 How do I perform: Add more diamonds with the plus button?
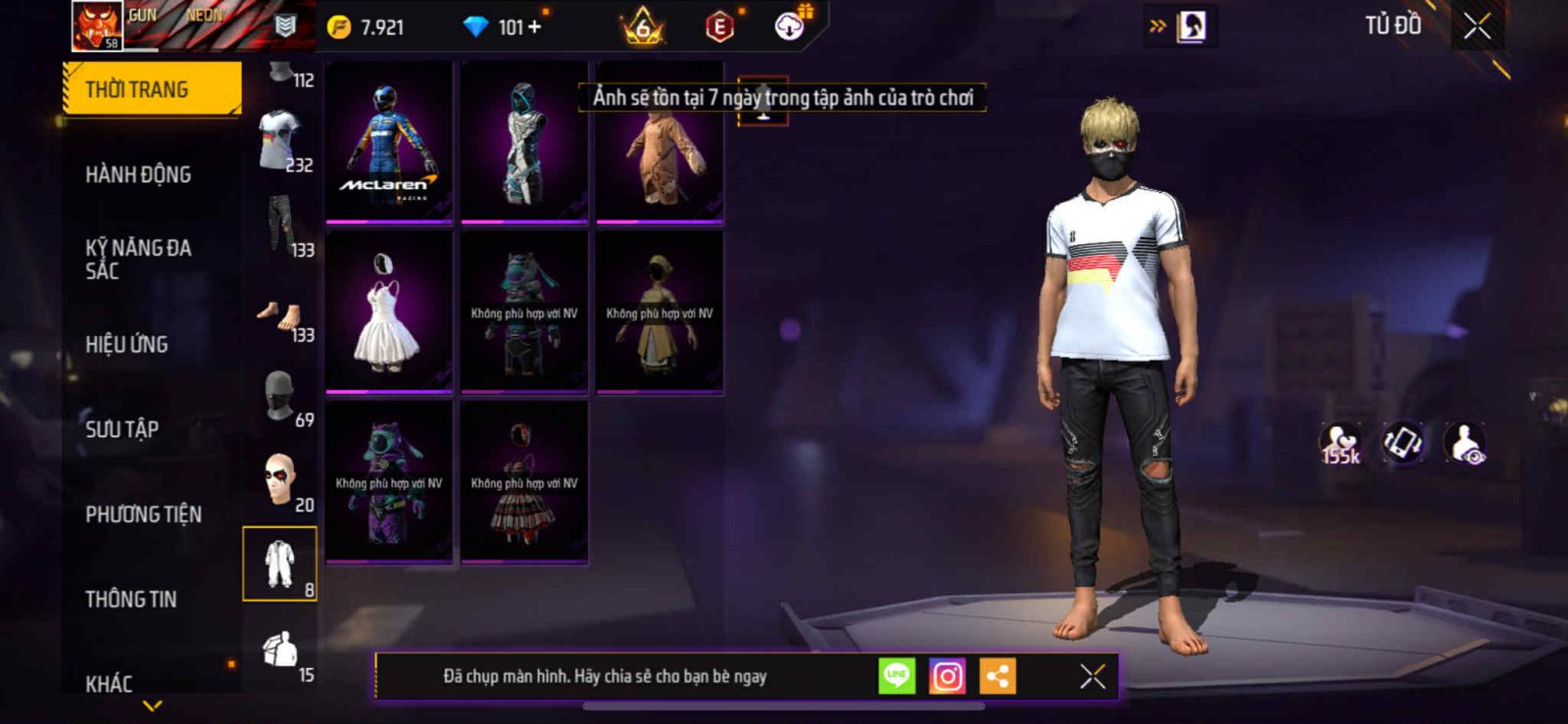535,27
